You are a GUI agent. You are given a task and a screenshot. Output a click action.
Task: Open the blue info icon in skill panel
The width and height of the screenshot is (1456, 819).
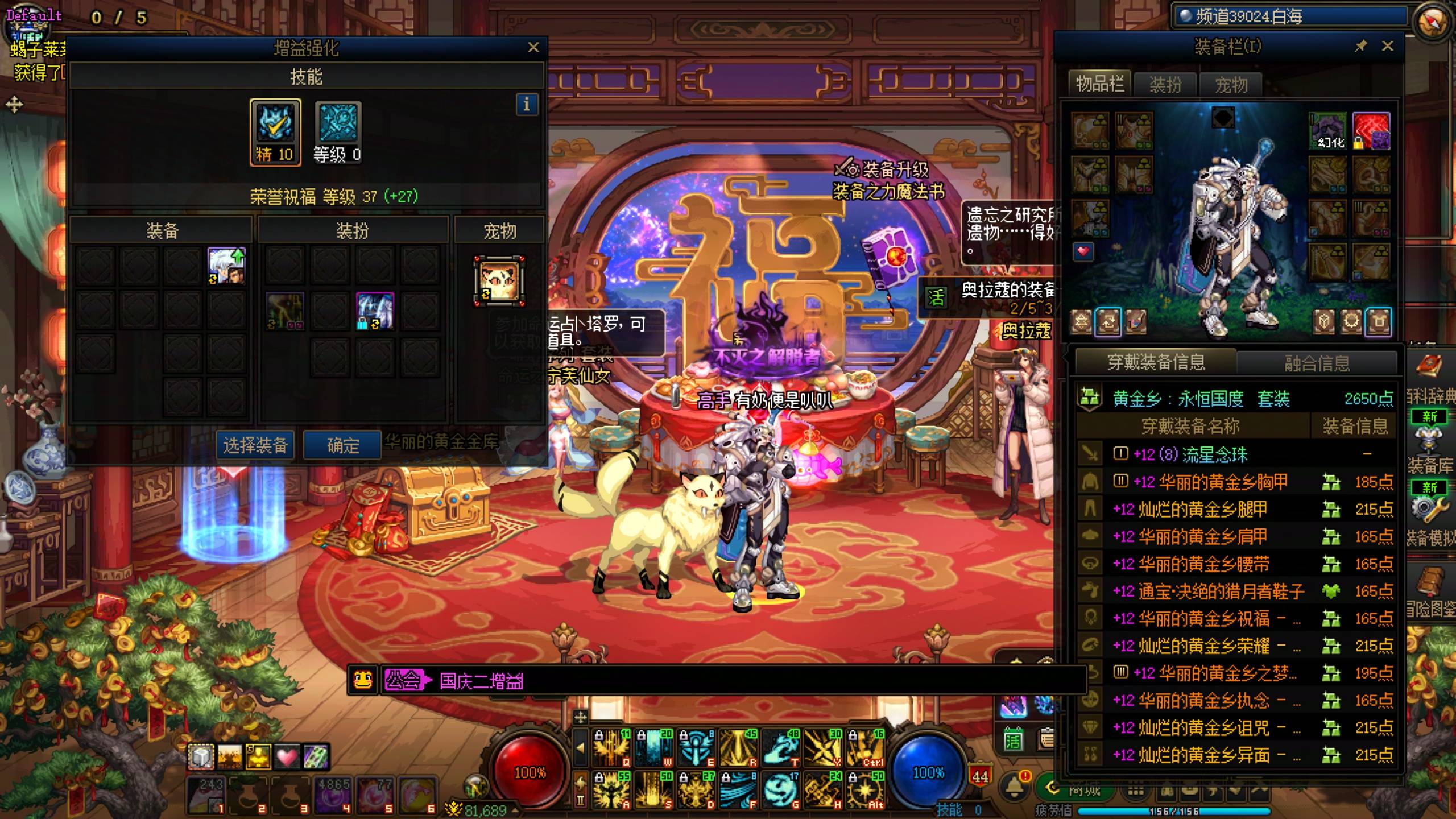coord(527,105)
